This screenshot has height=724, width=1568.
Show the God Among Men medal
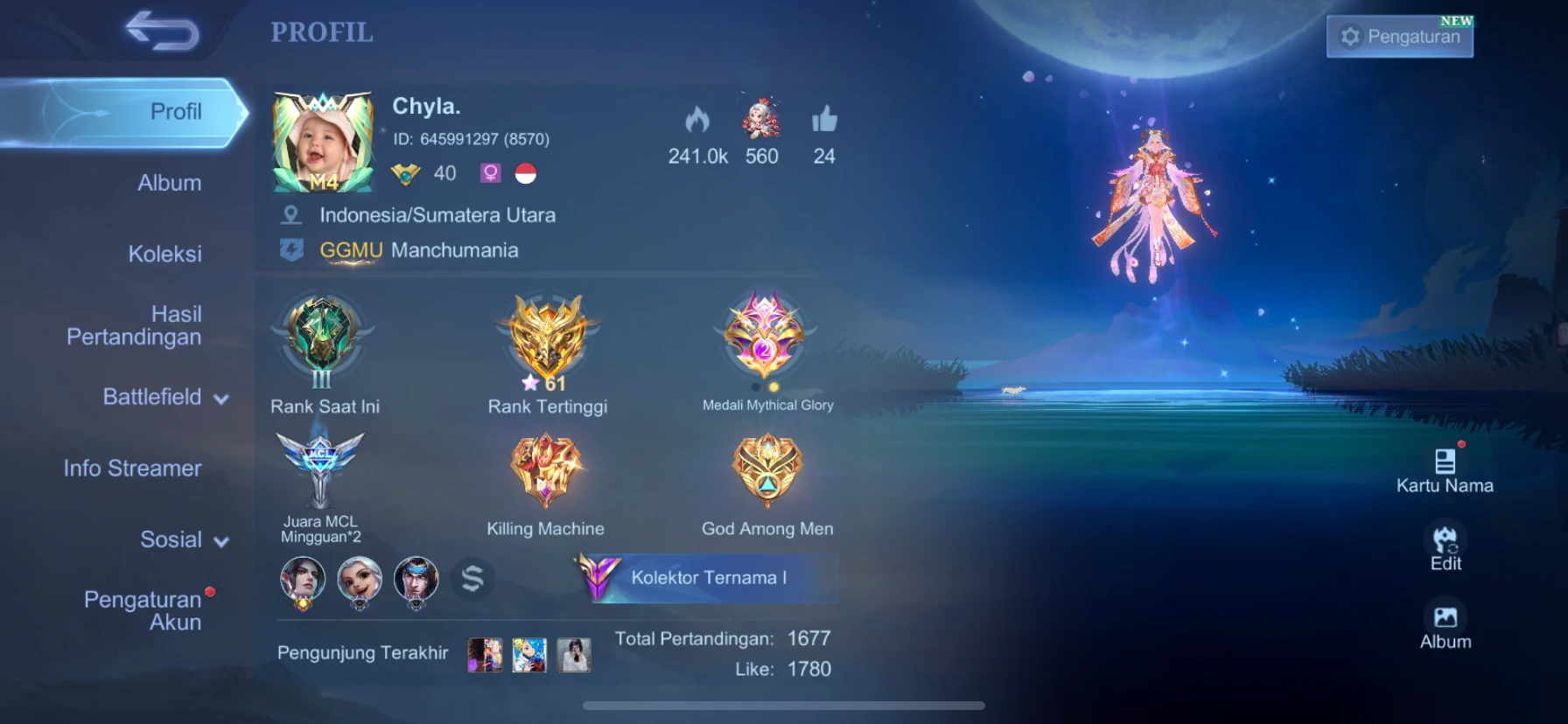[766, 472]
